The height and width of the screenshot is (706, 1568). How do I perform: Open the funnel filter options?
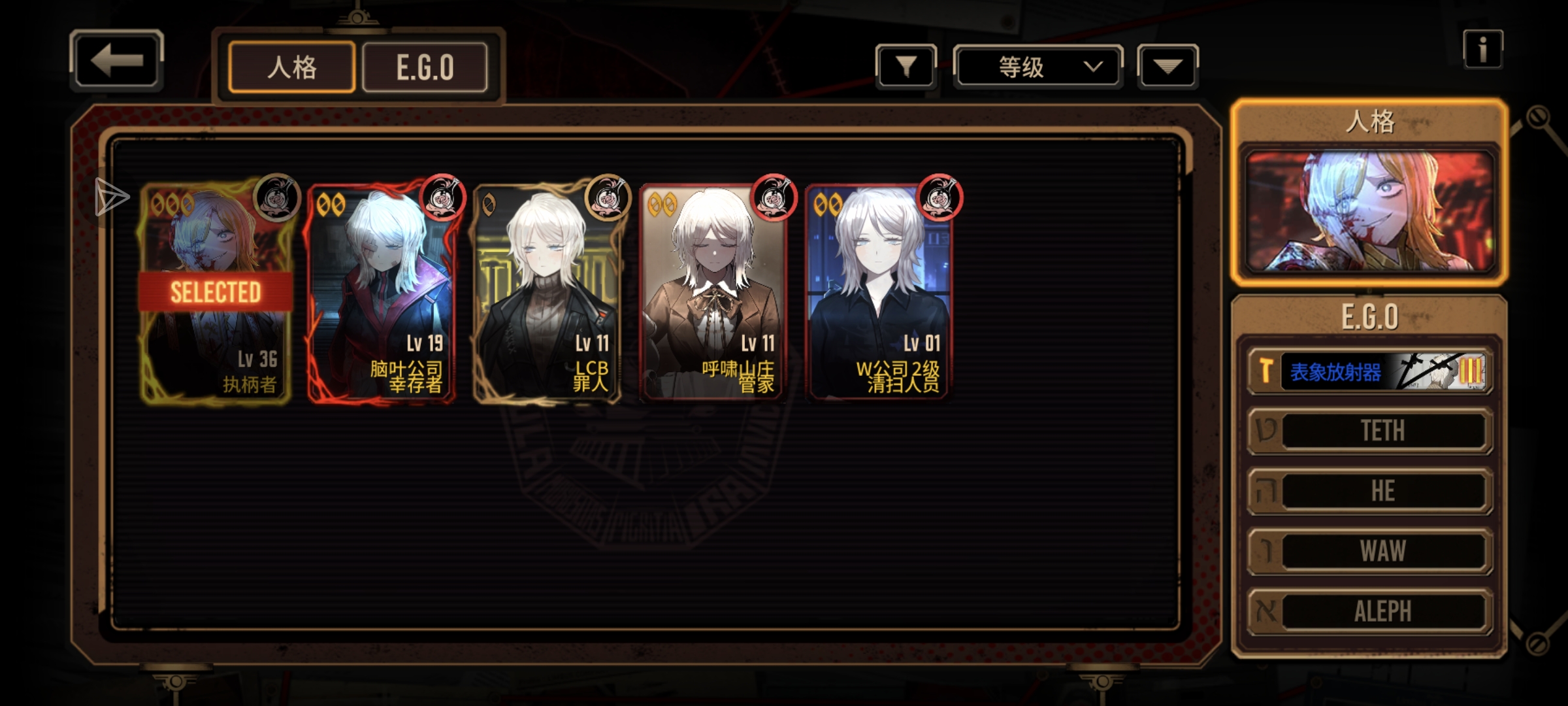(906, 66)
